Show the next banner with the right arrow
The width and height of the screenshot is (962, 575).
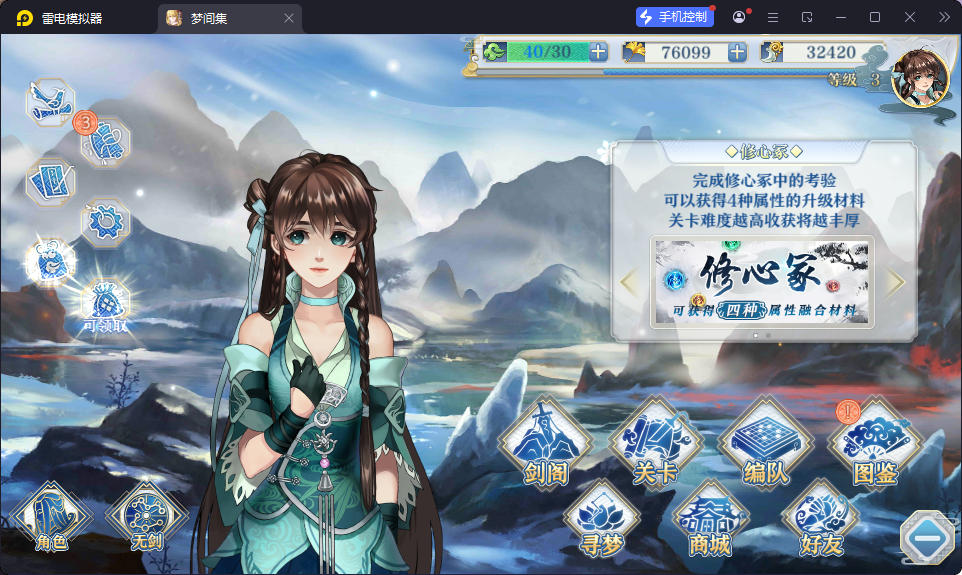(x=895, y=282)
